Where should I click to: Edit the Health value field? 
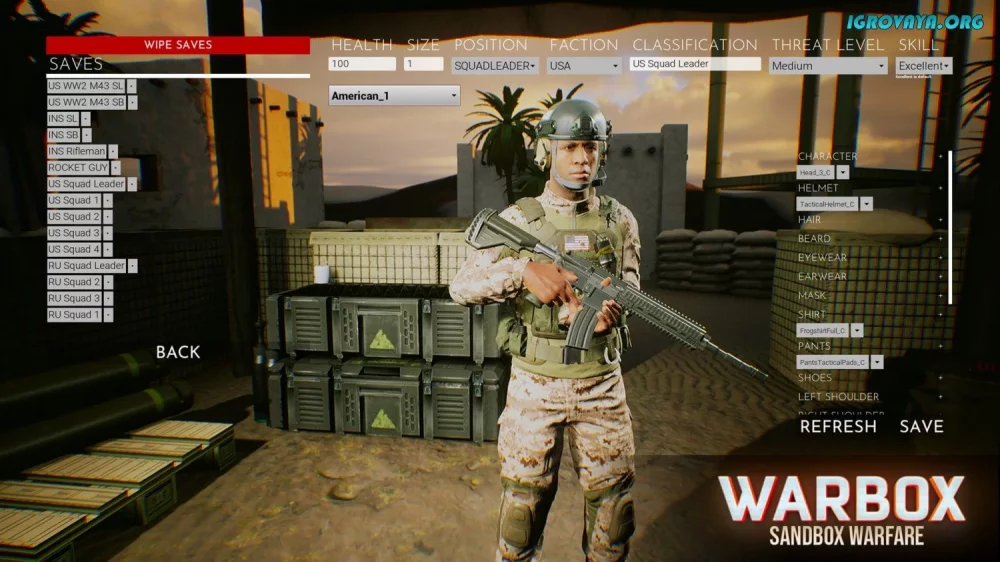tap(362, 64)
